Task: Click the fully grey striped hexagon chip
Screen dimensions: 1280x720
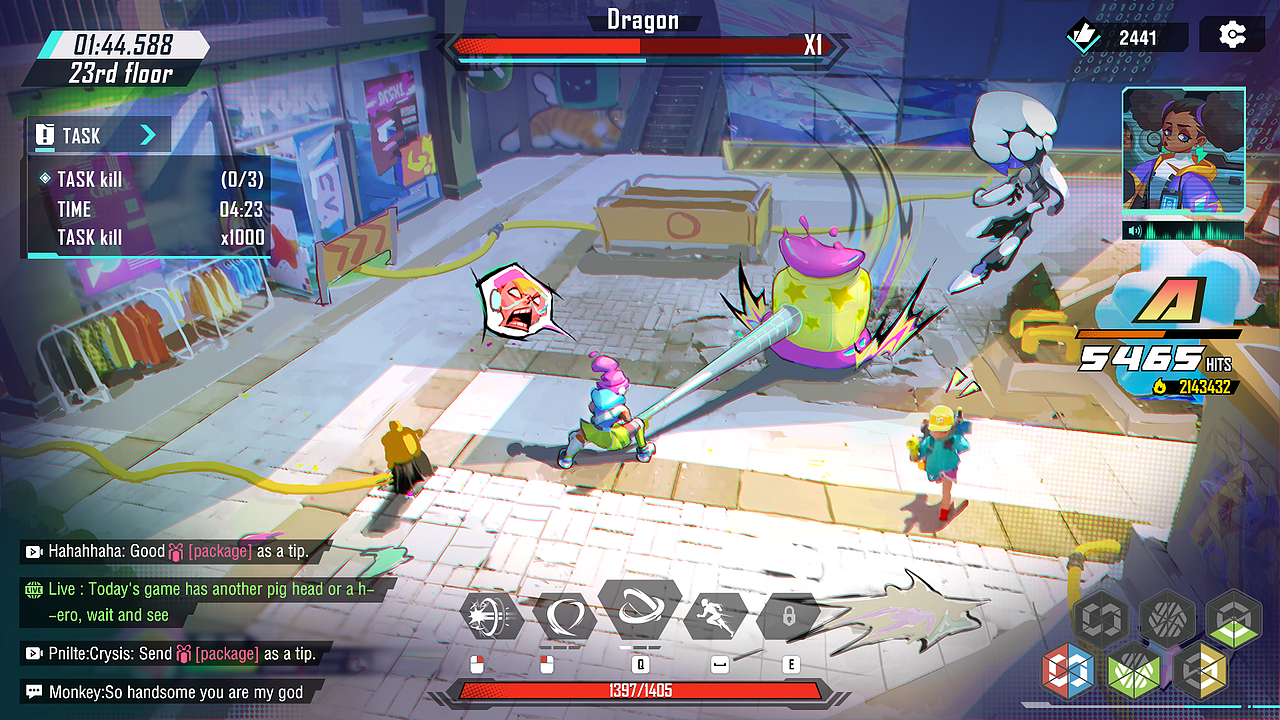Action: point(1167,617)
